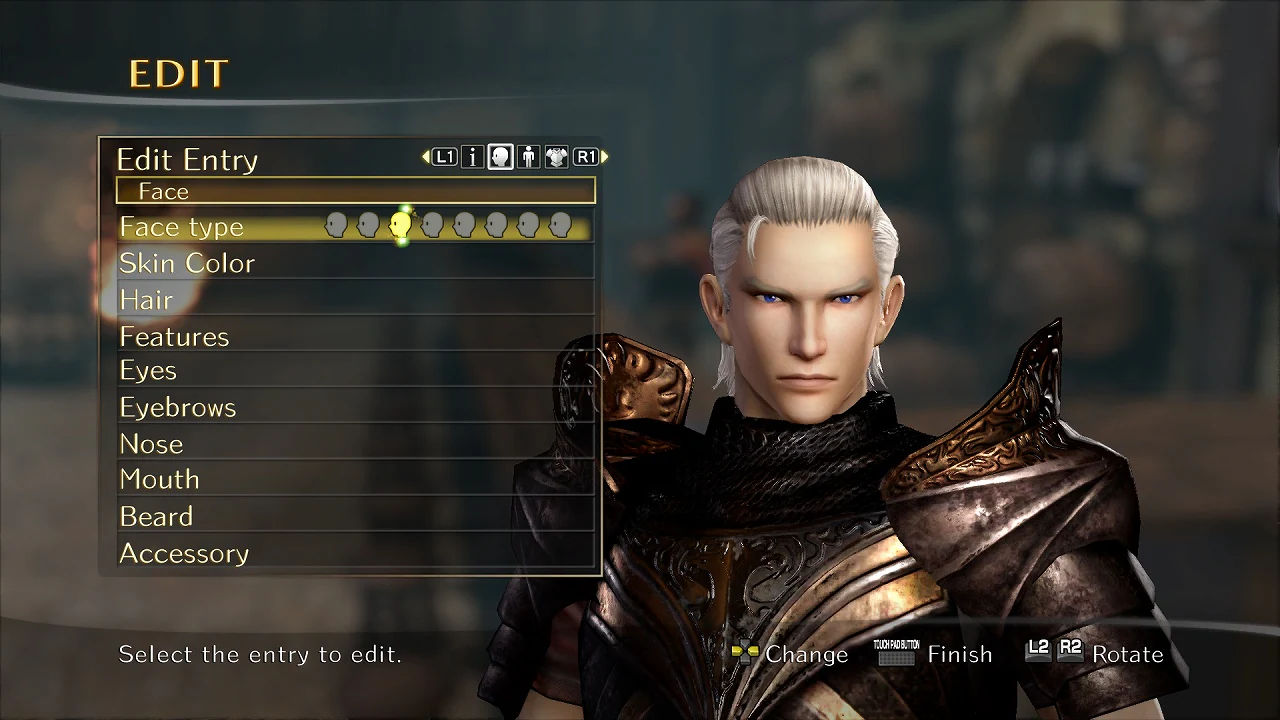Select the first head in Face type row

coord(335,224)
